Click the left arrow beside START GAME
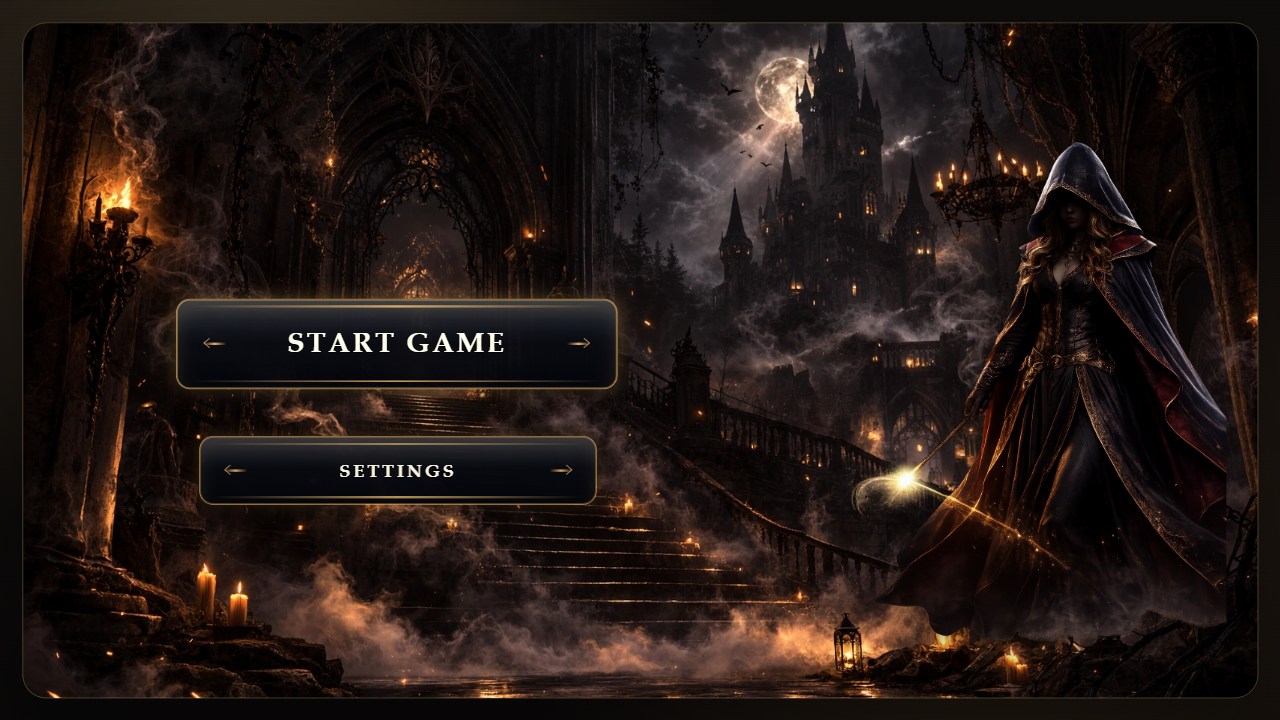 (213, 343)
